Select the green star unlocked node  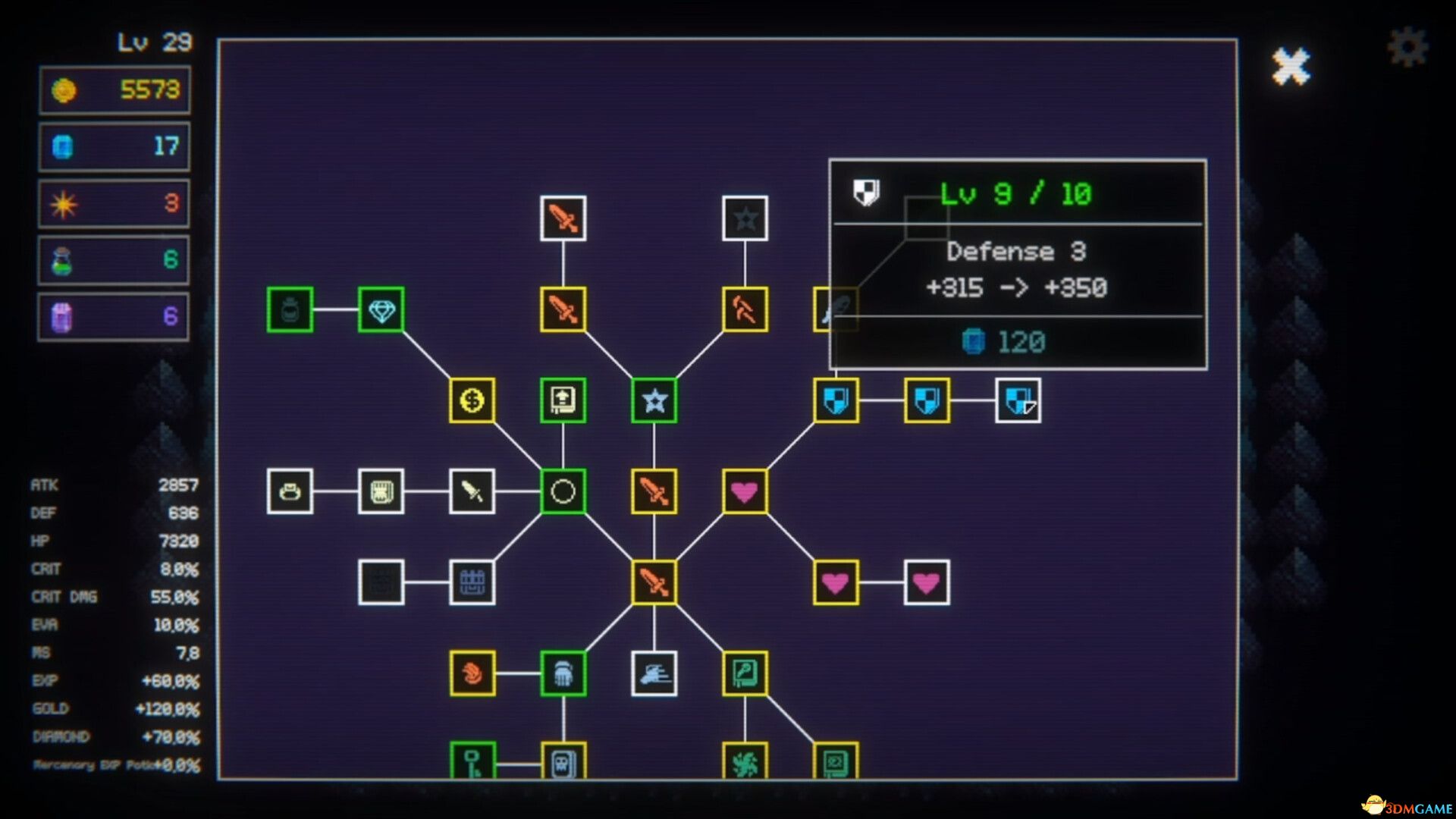click(654, 402)
